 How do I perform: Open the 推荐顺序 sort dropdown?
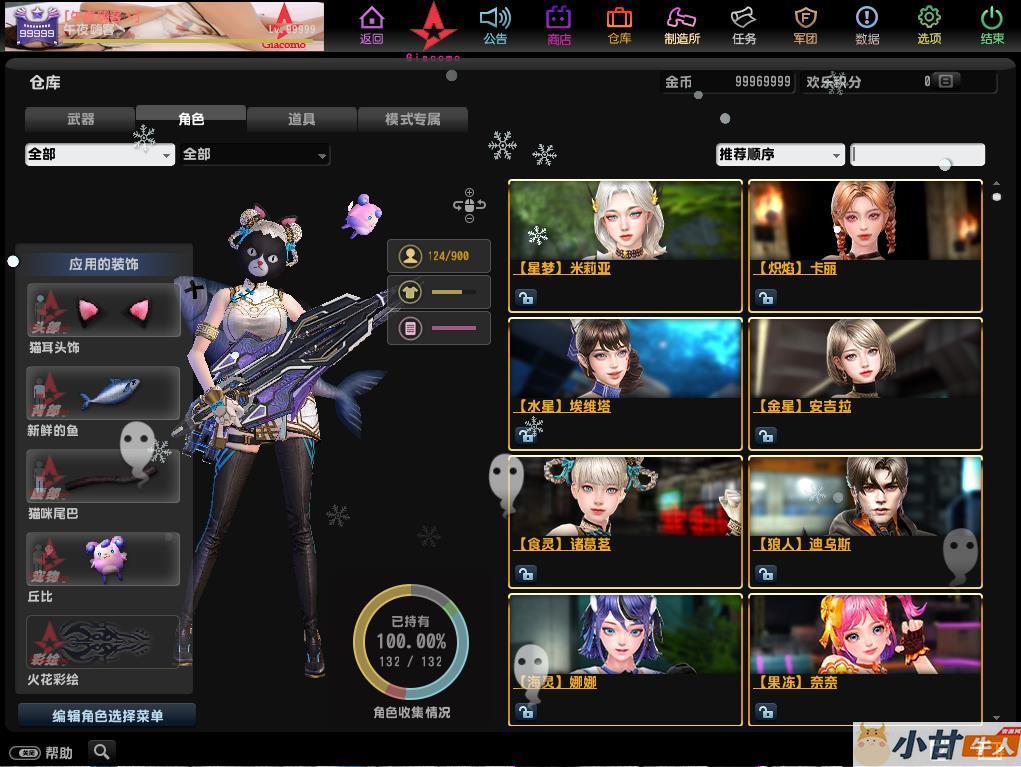[x=780, y=155]
